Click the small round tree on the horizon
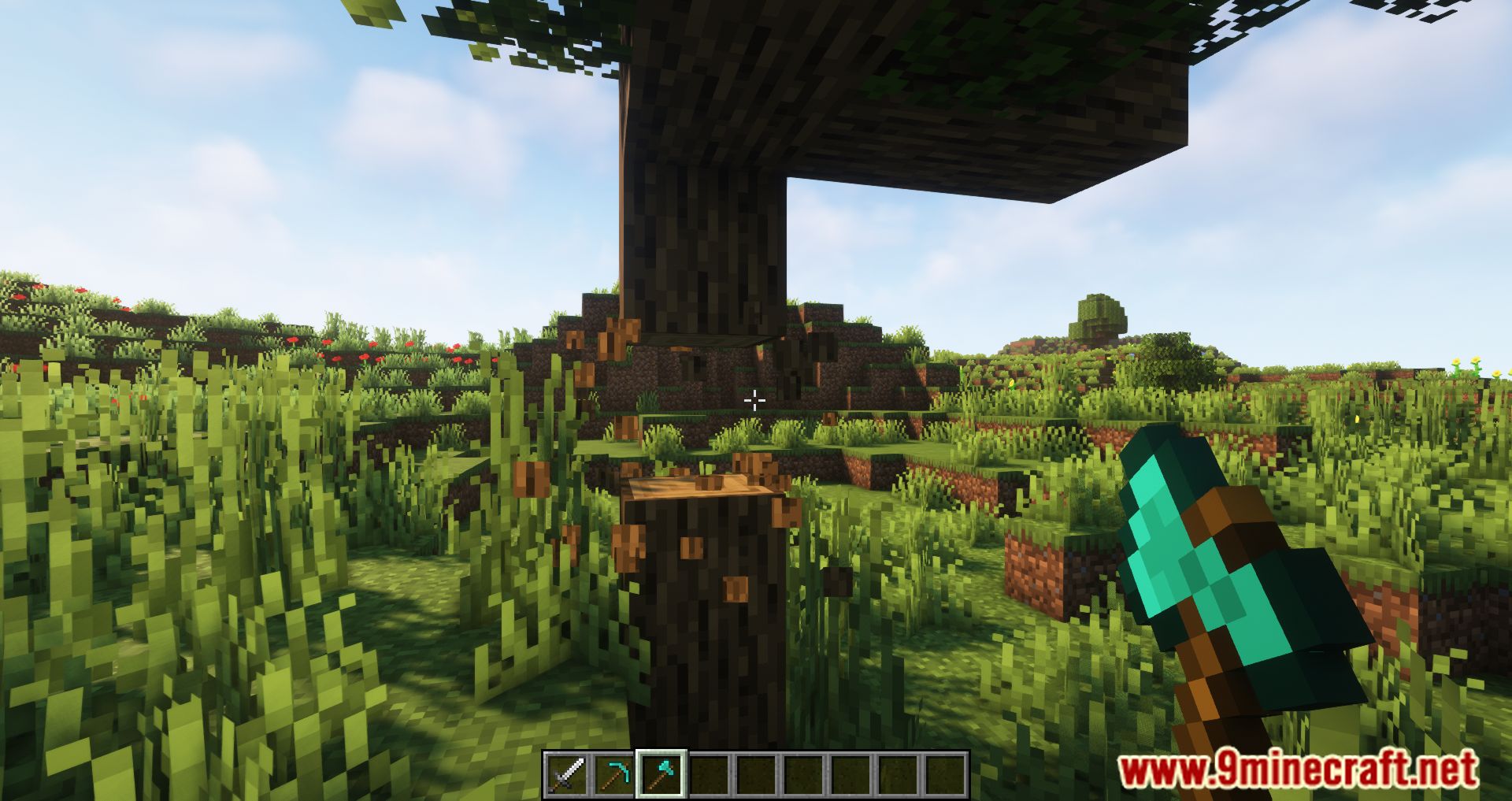Viewport: 1512px width, 801px height. pyautogui.click(x=1100, y=313)
